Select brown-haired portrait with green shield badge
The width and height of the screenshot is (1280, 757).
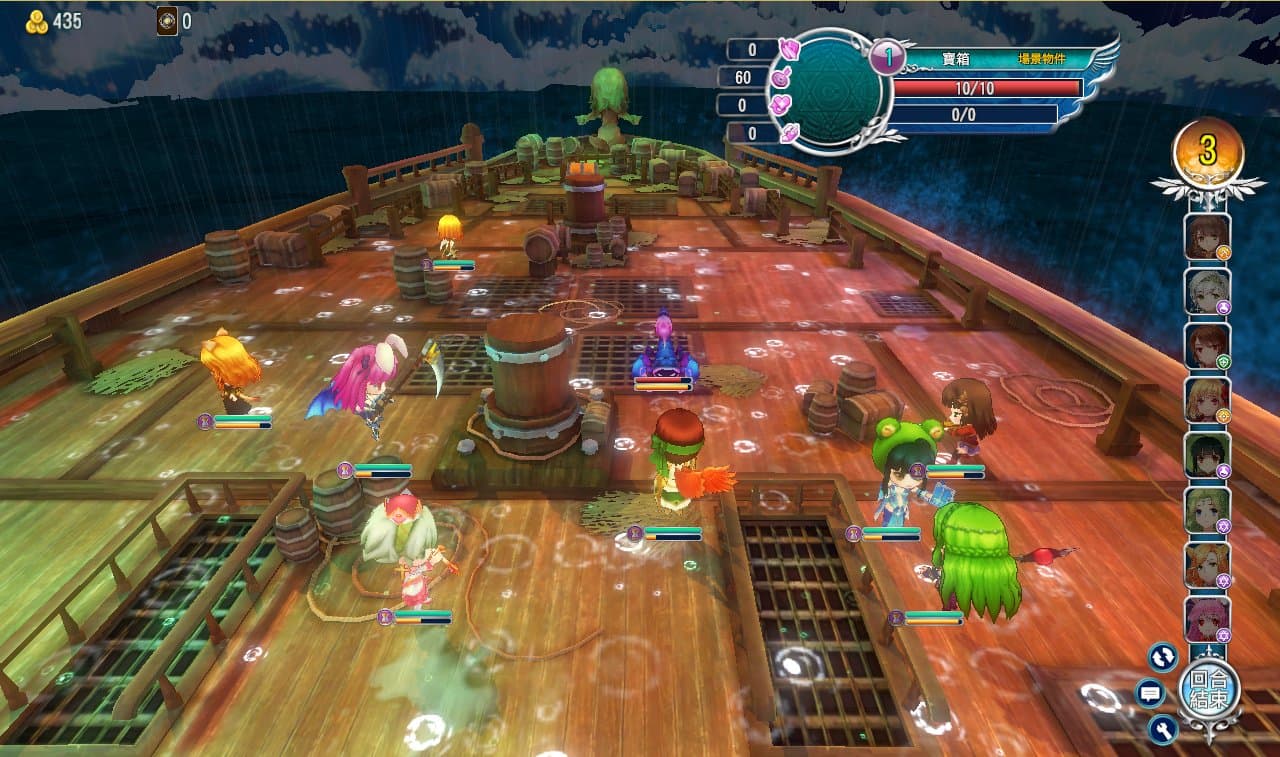point(1207,346)
